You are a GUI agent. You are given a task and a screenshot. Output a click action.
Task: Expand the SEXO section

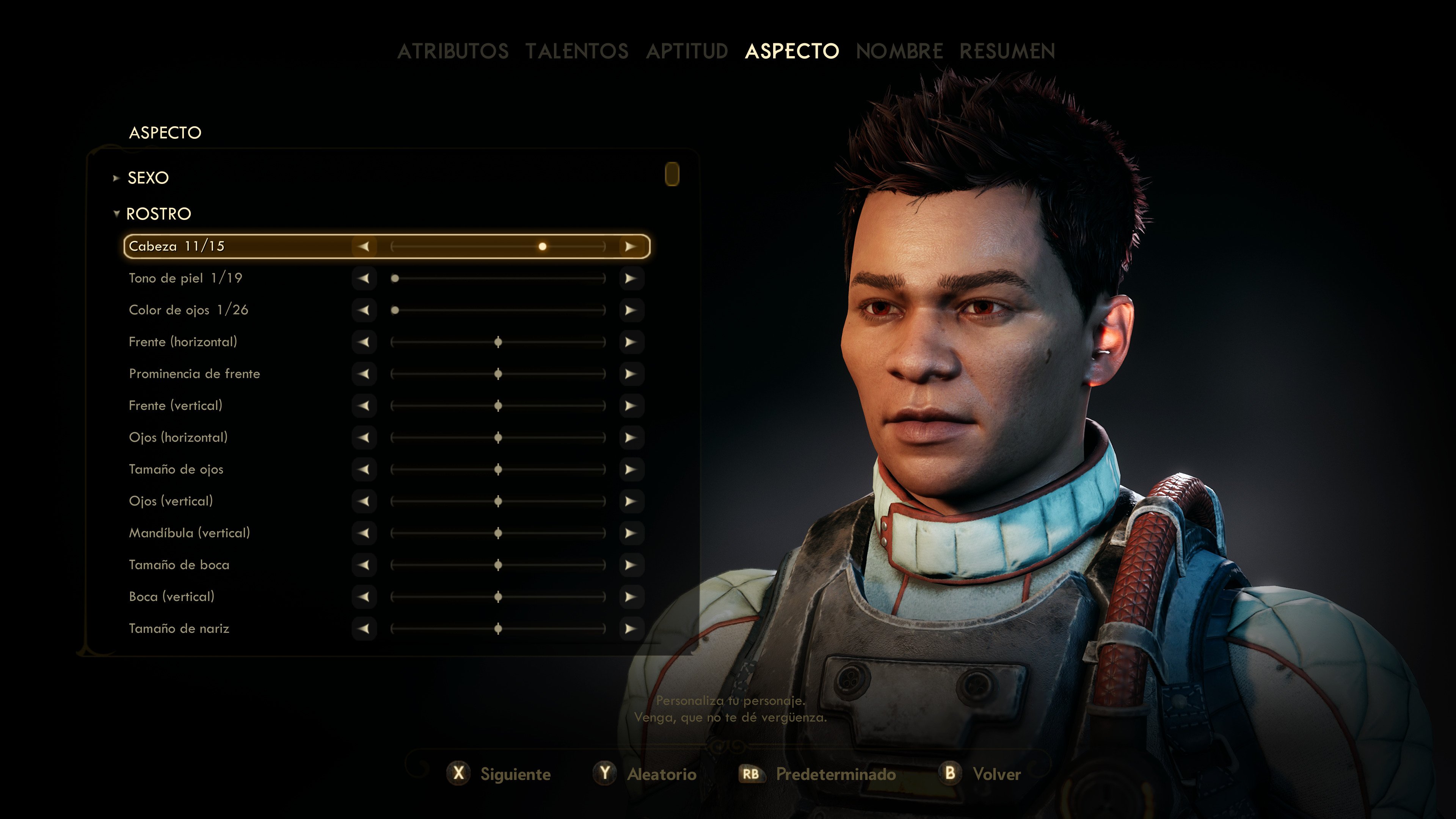pyautogui.click(x=148, y=177)
